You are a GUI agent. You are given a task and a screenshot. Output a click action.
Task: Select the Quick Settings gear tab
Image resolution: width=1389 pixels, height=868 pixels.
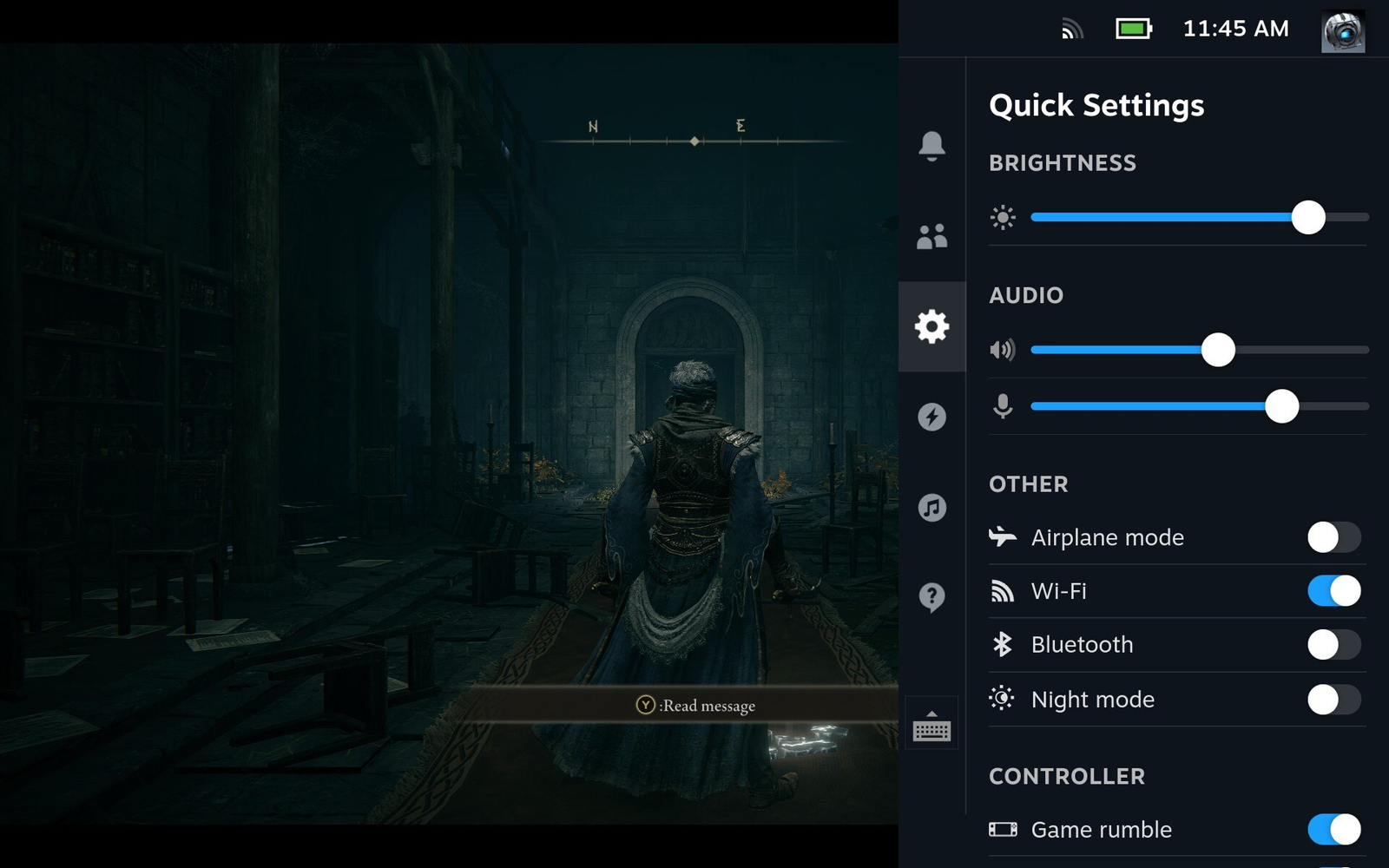[931, 326]
